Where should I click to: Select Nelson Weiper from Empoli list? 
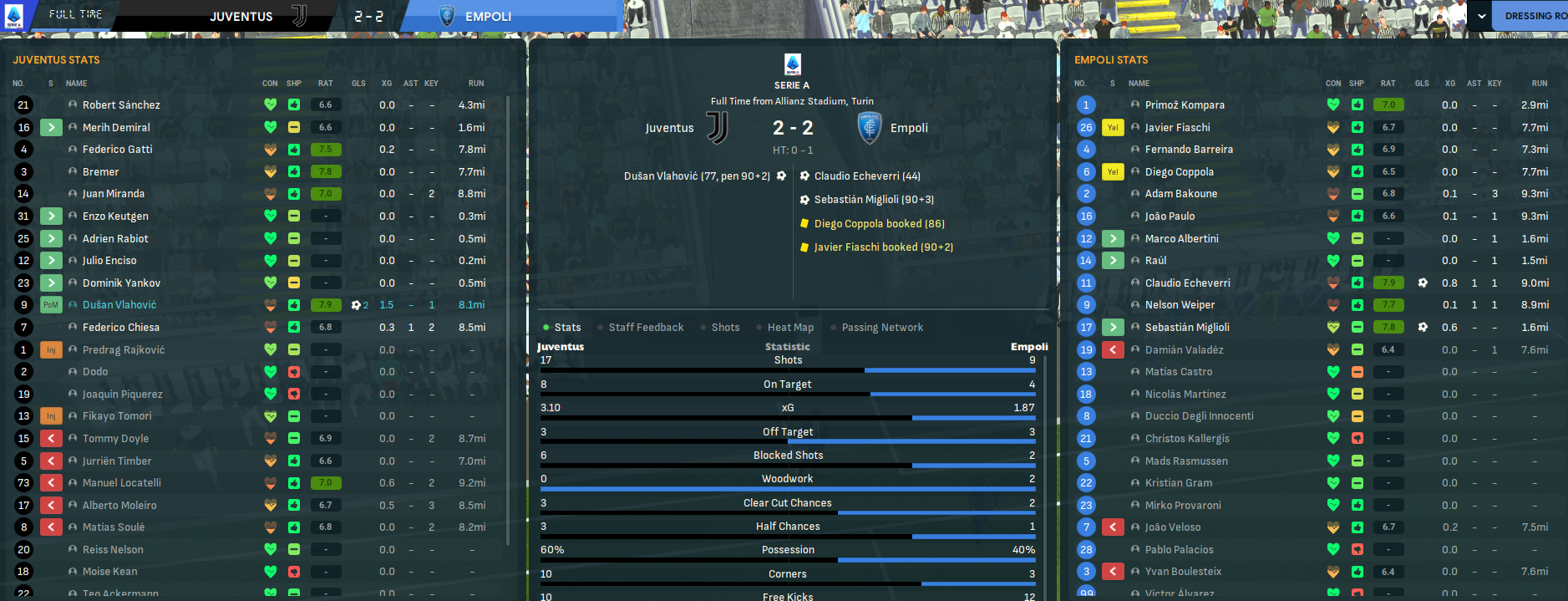[x=1180, y=305]
